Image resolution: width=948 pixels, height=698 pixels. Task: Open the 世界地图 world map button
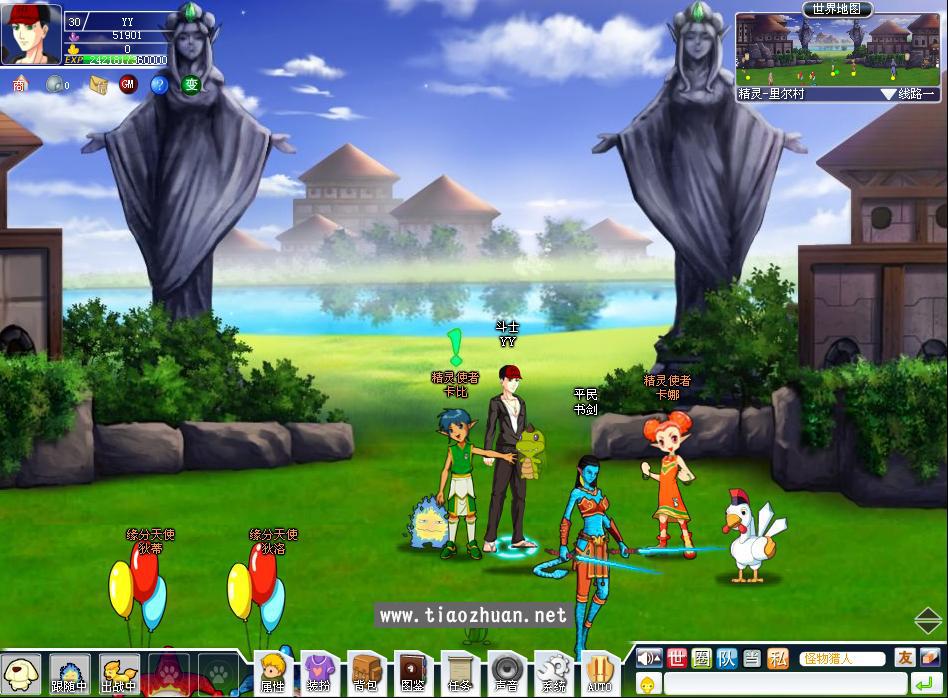click(x=837, y=9)
